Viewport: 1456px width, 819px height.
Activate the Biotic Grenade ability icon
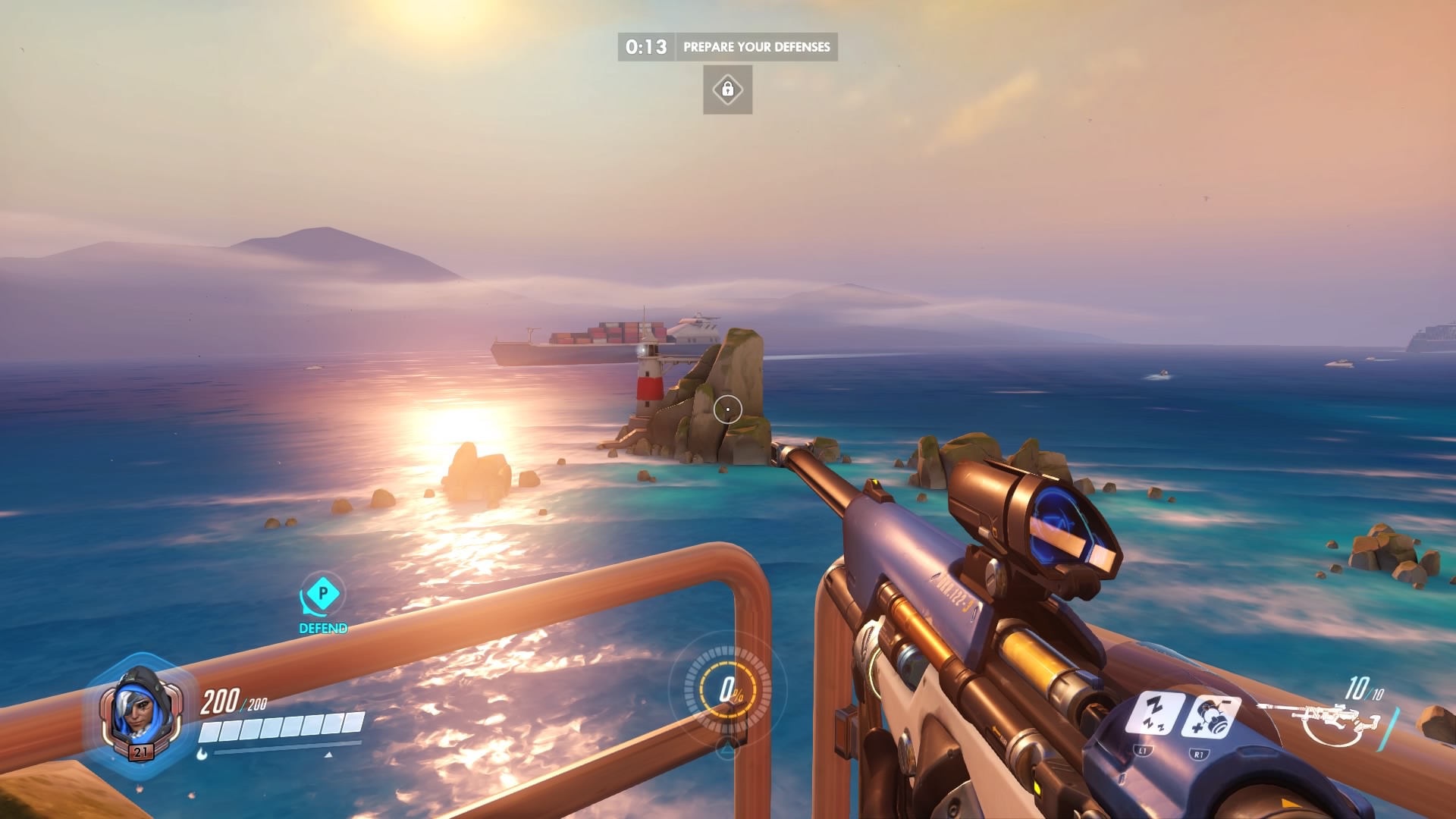click(x=1210, y=716)
